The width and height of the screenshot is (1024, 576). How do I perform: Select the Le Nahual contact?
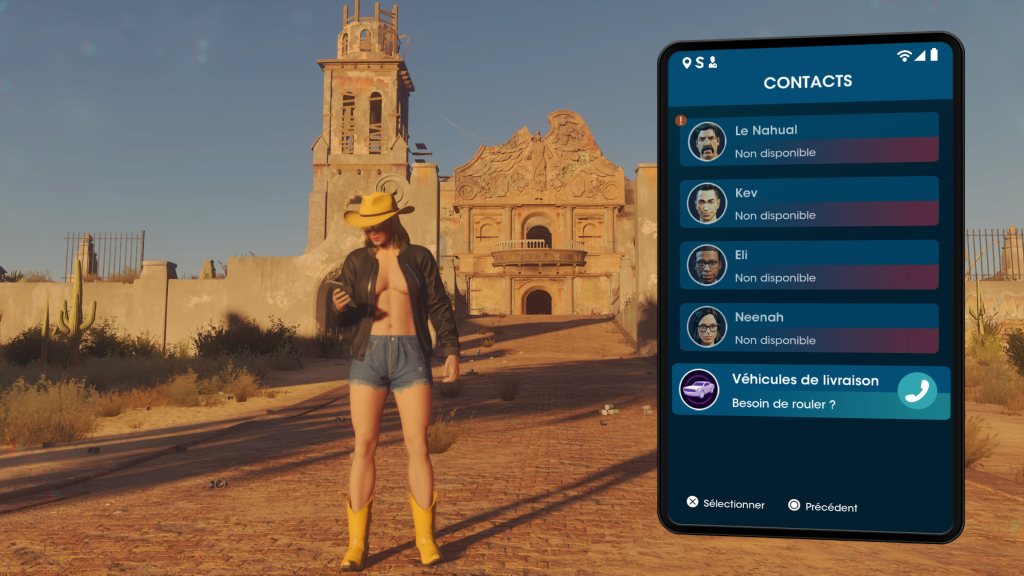[x=810, y=140]
